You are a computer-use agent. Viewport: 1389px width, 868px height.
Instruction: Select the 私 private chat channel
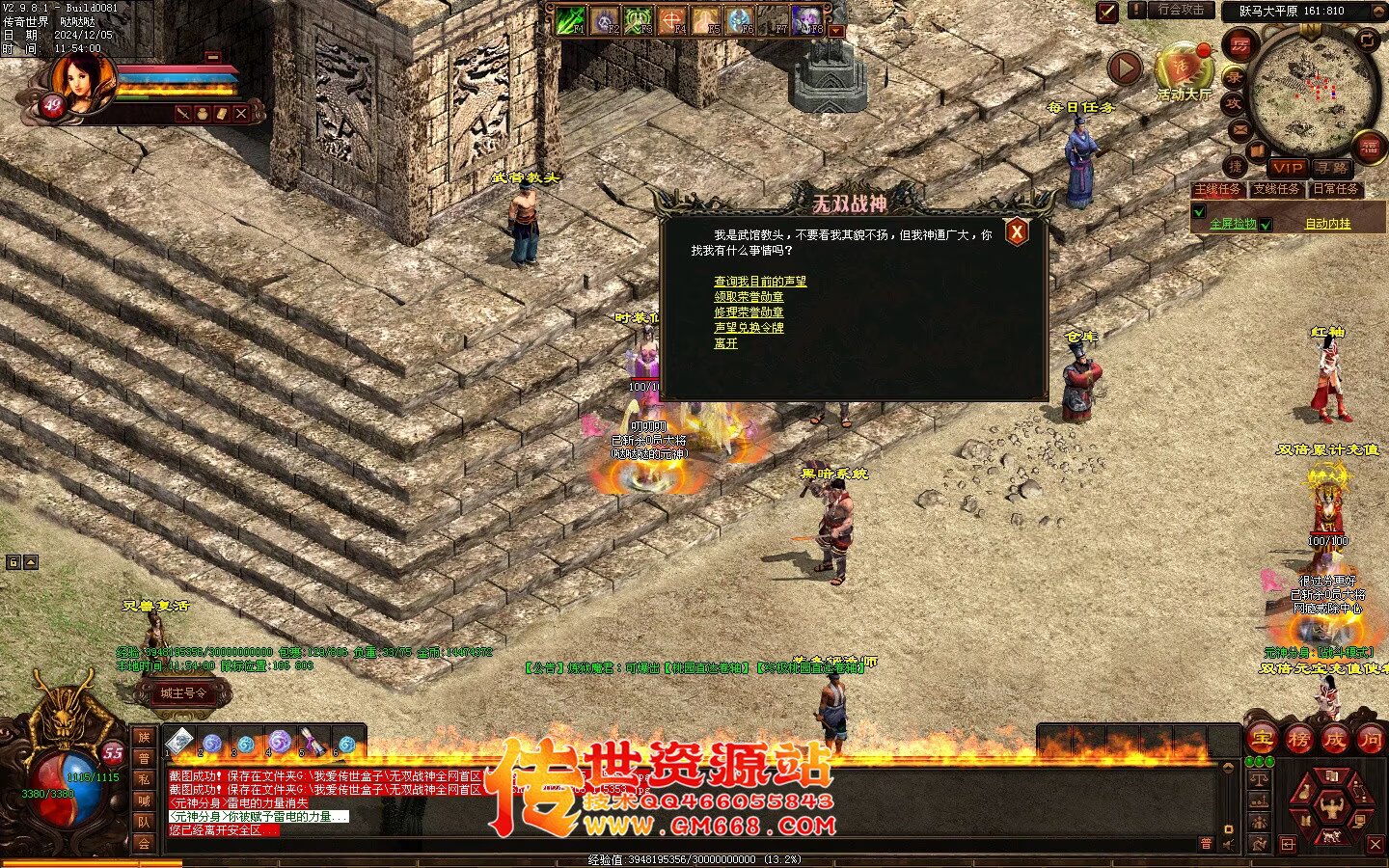pyautogui.click(x=144, y=779)
